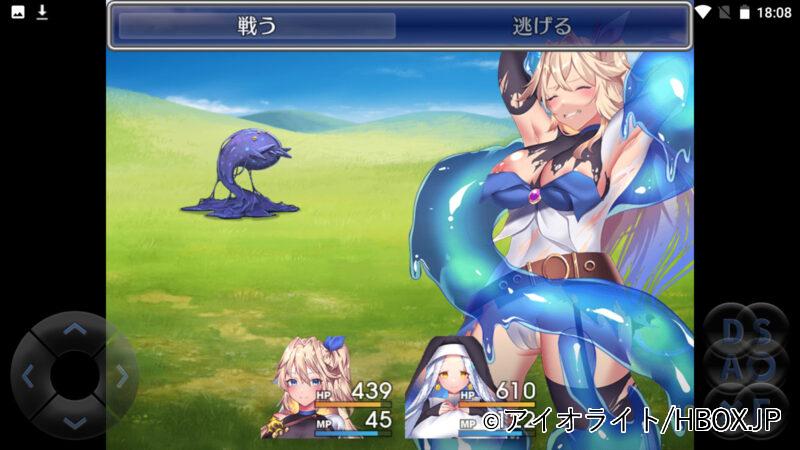Tap the virtual S button

pyautogui.click(x=764, y=330)
